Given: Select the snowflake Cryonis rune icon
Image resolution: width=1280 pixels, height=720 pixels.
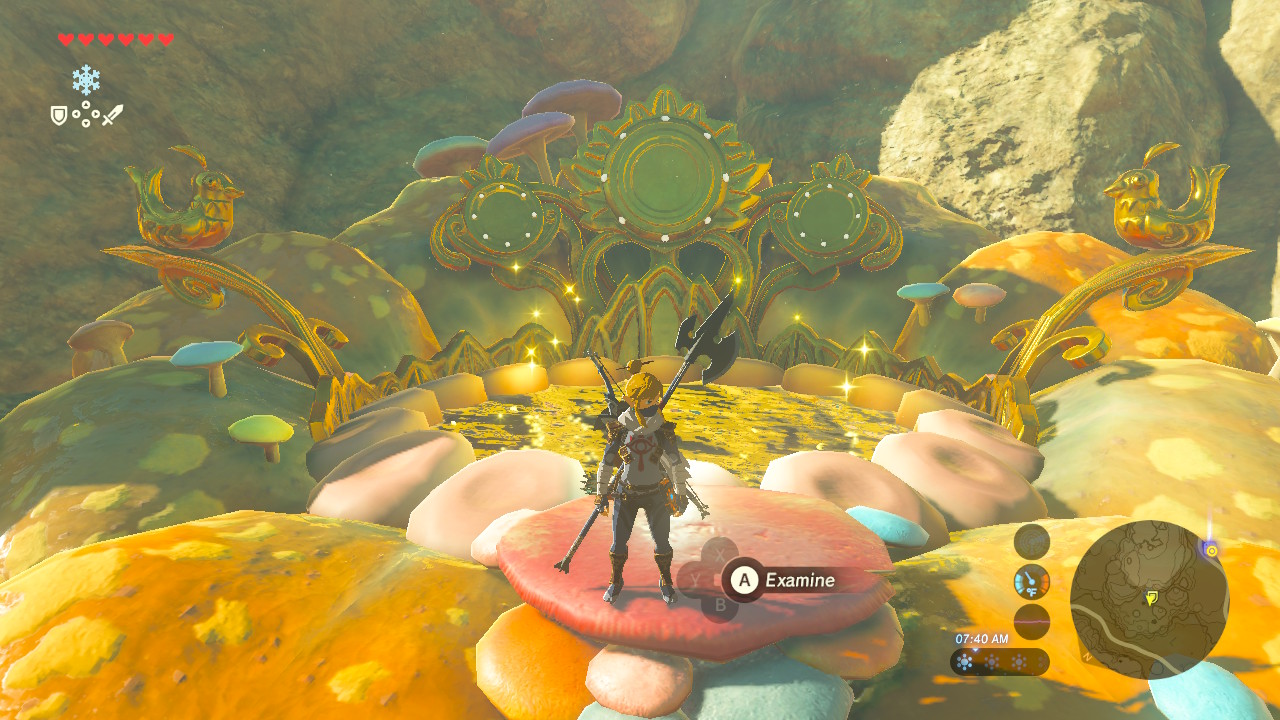Looking at the screenshot, I should click(86, 80).
